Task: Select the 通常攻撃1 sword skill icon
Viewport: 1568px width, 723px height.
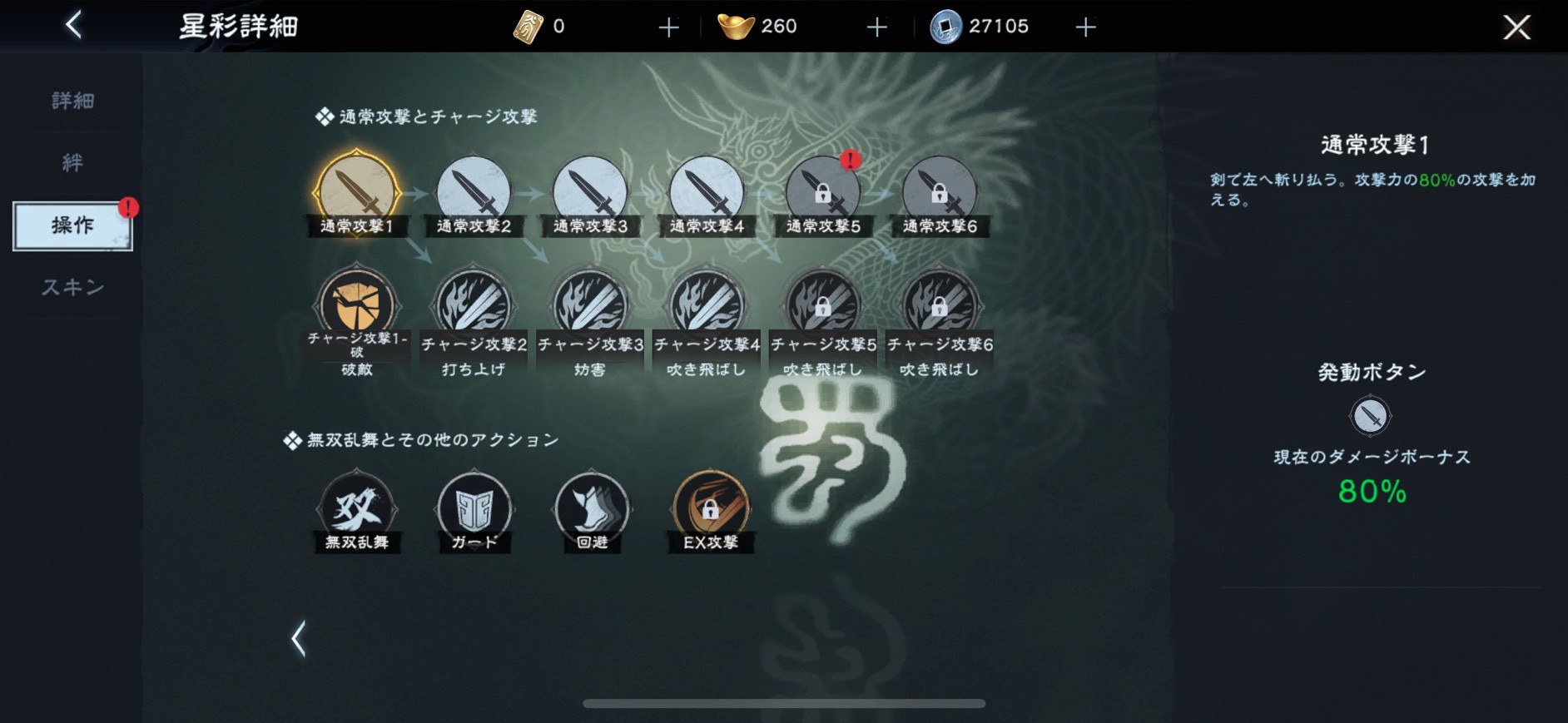Action: [x=356, y=191]
